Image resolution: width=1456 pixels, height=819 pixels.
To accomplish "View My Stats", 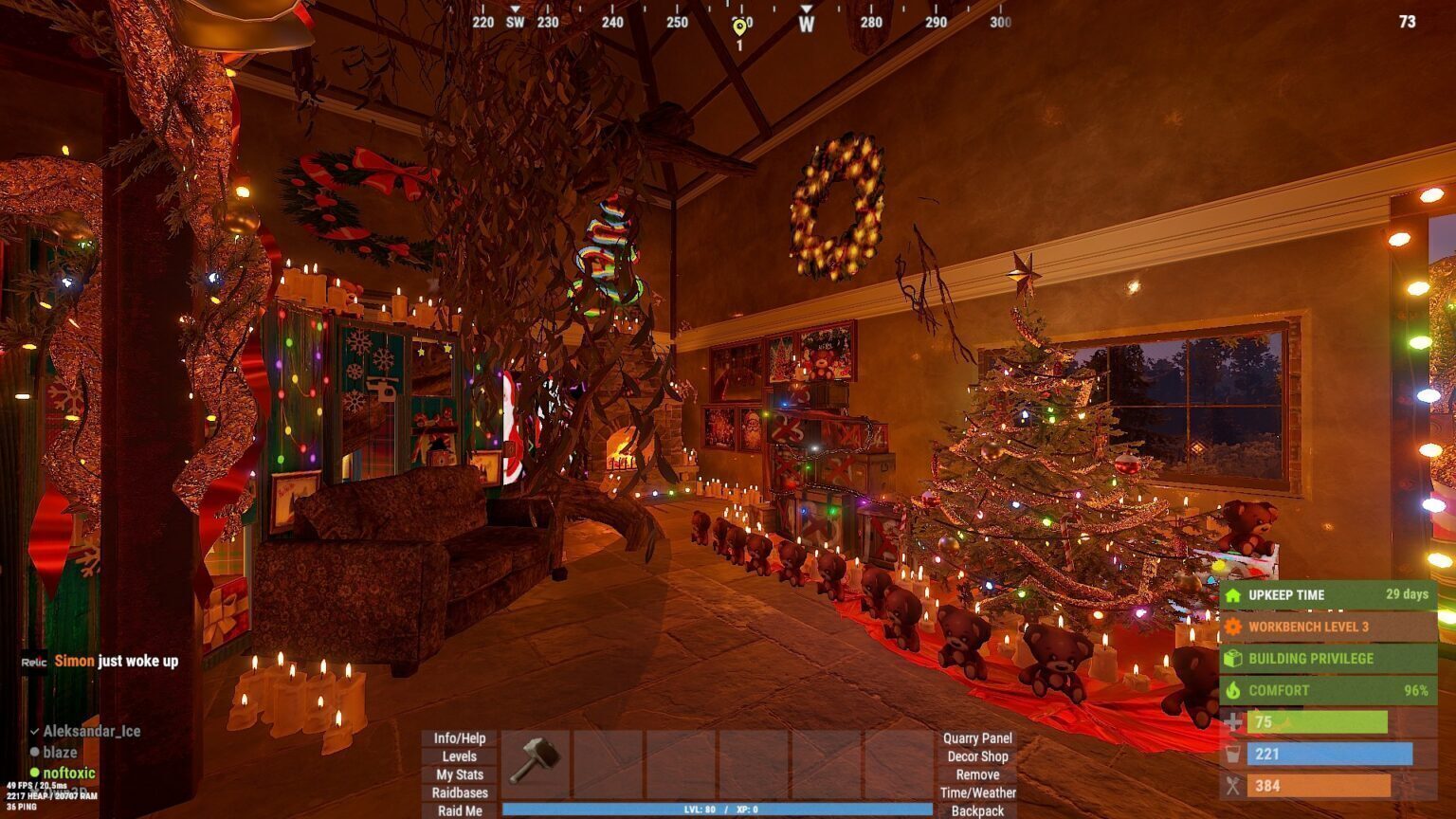I will pyautogui.click(x=460, y=774).
